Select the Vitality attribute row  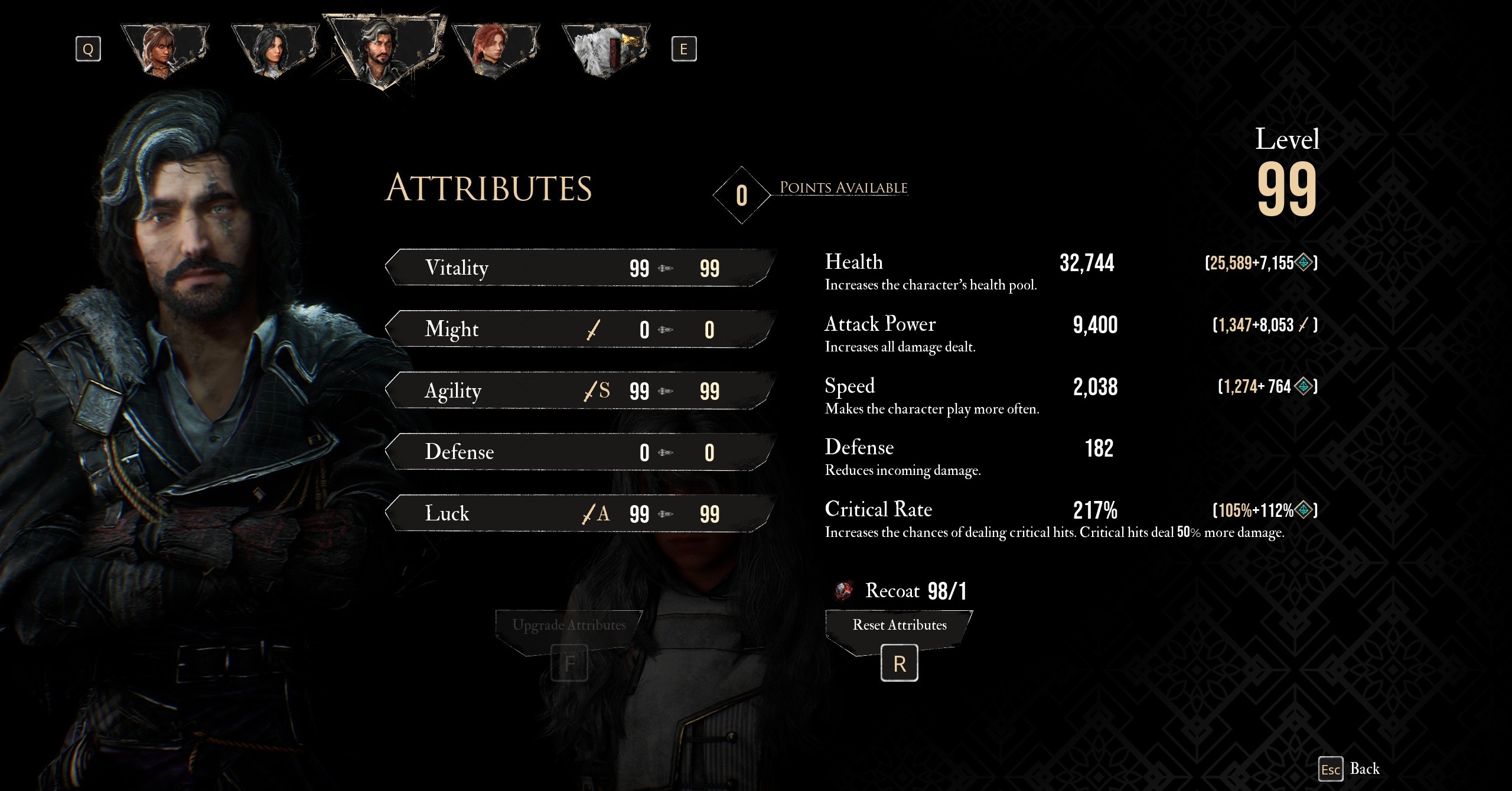[x=579, y=268]
